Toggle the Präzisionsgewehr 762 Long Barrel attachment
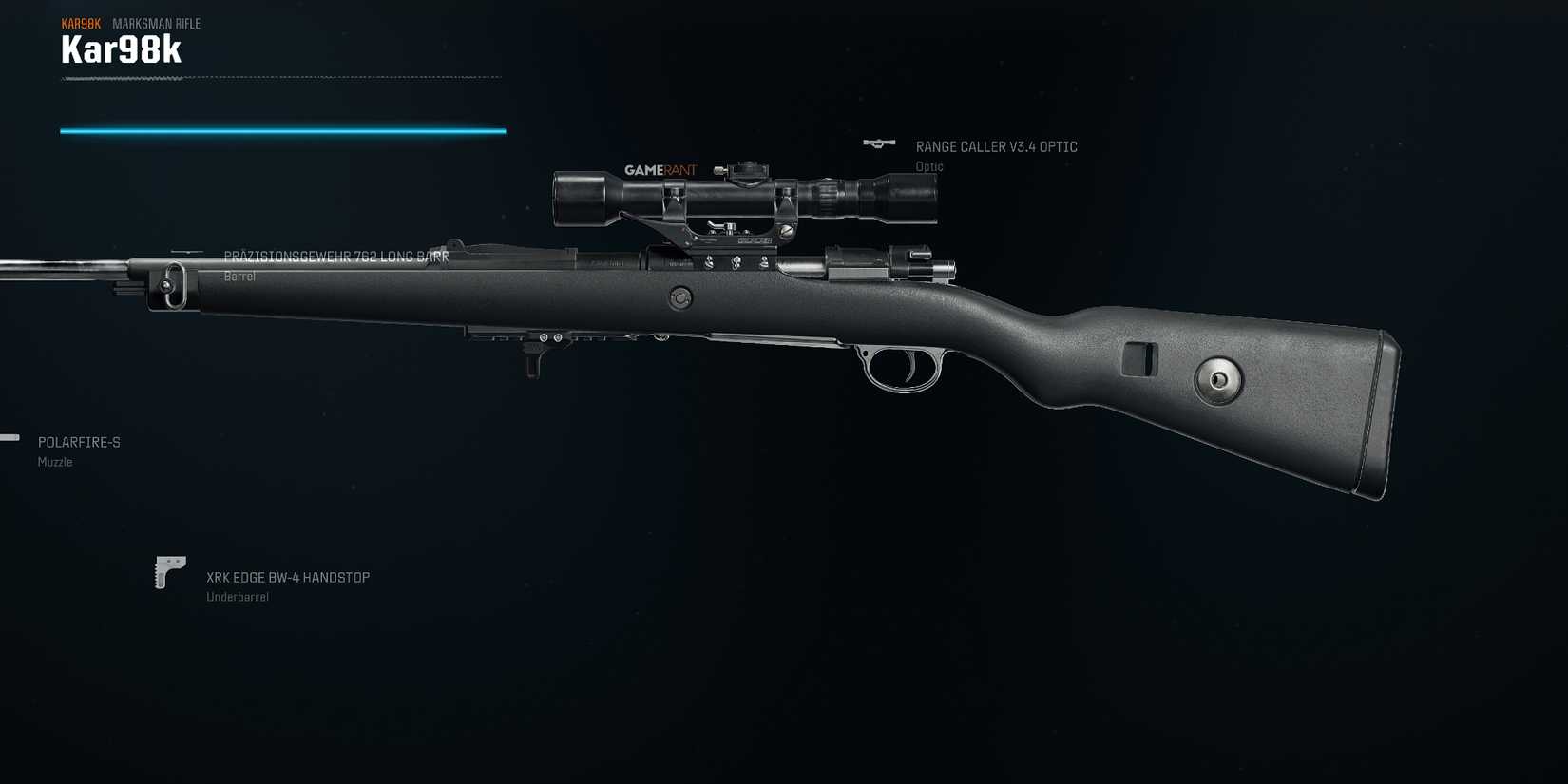 pos(337,256)
